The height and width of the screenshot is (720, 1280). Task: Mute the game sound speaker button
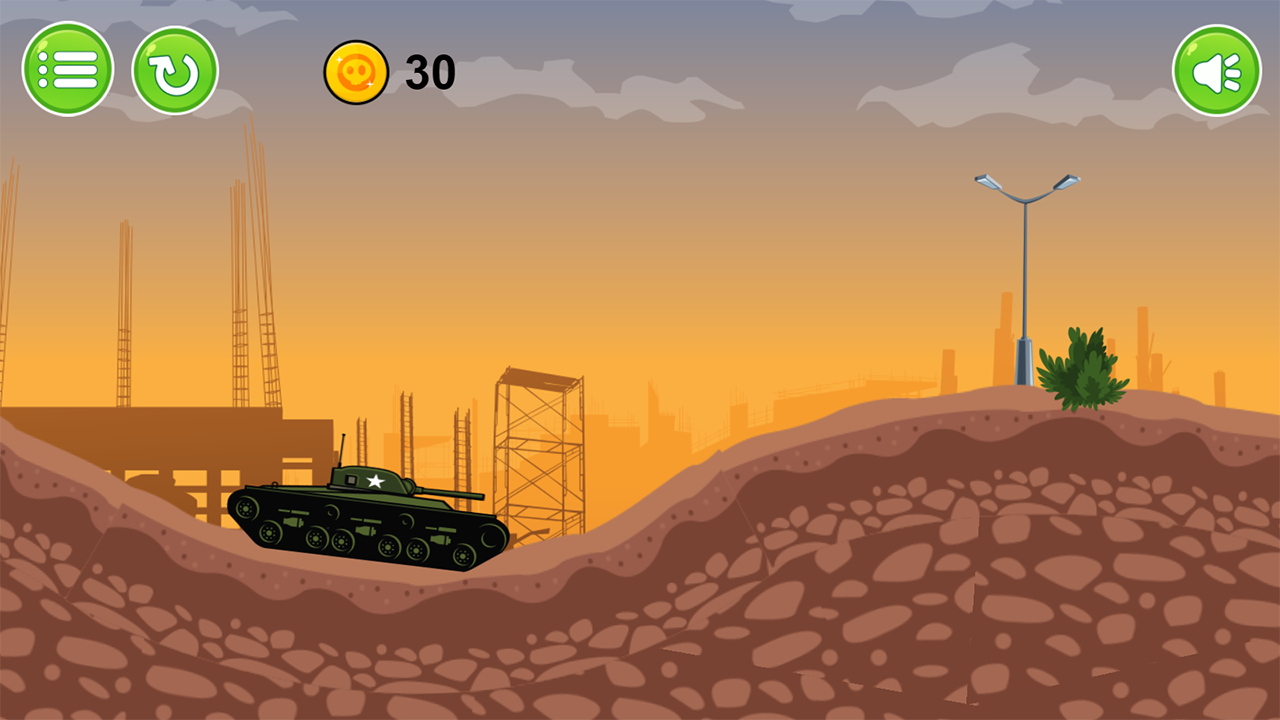[x=1216, y=68]
